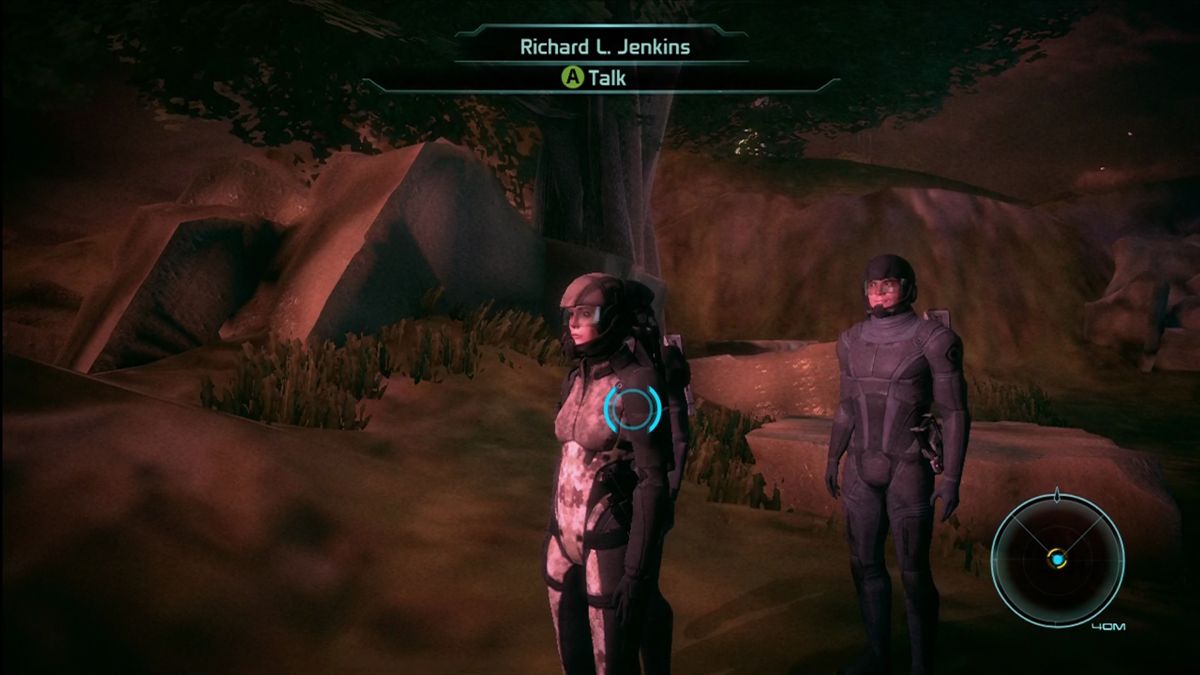Select the blue targeting reticle on Jenkins

[x=632, y=409]
